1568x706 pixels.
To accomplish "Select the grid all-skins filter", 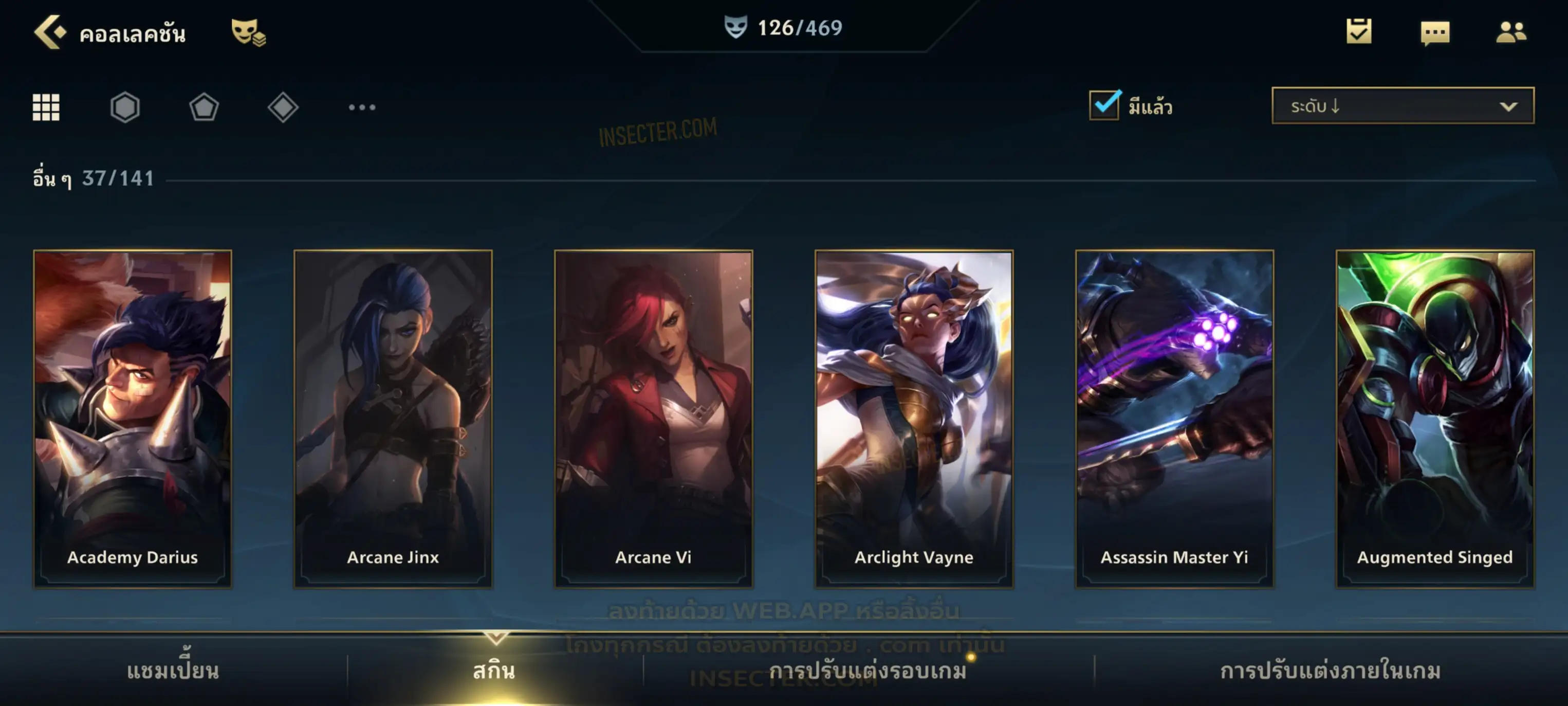I will (x=46, y=107).
